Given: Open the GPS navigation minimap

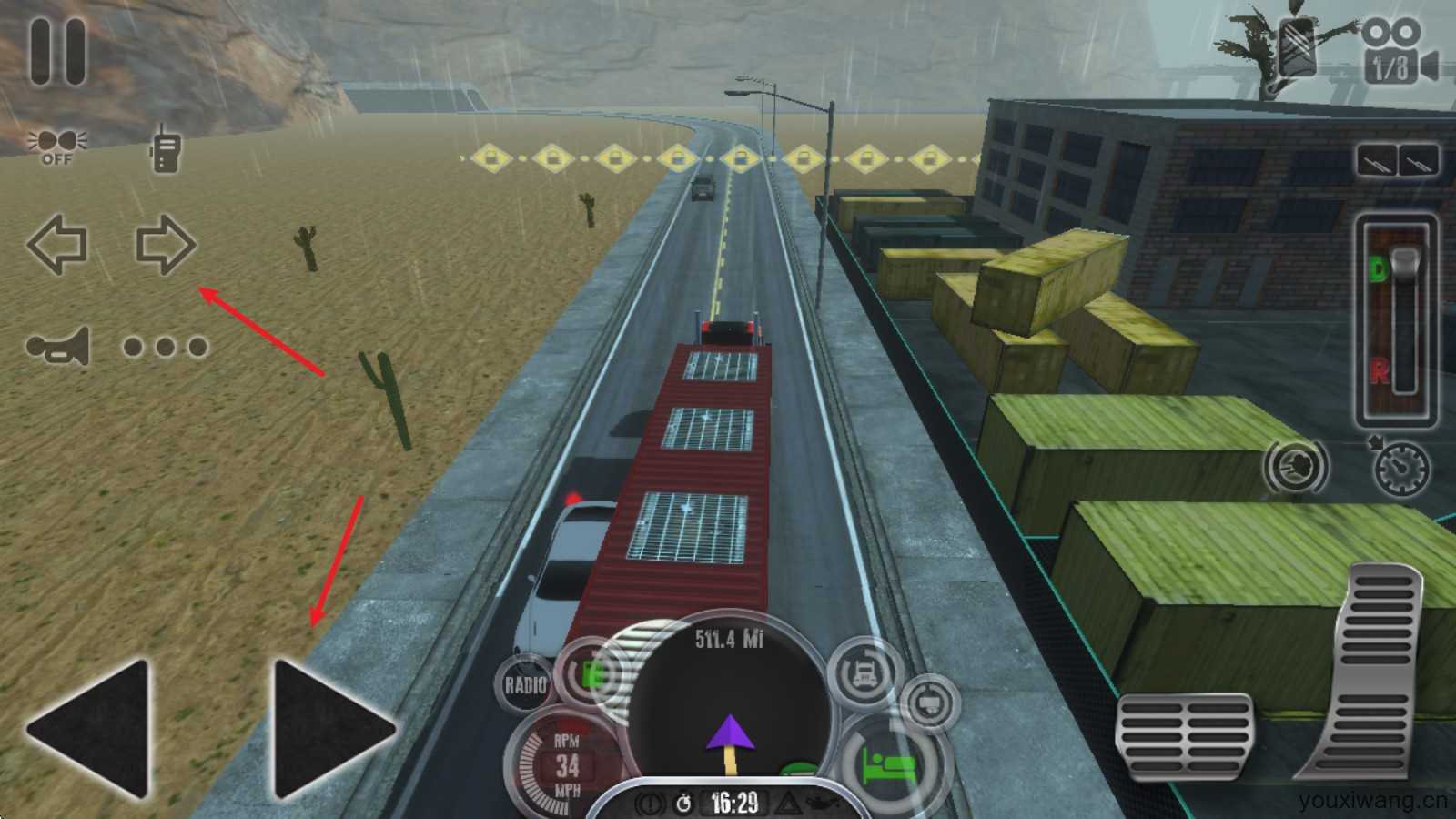Looking at the screenshot, I should (x=728, y=701).
